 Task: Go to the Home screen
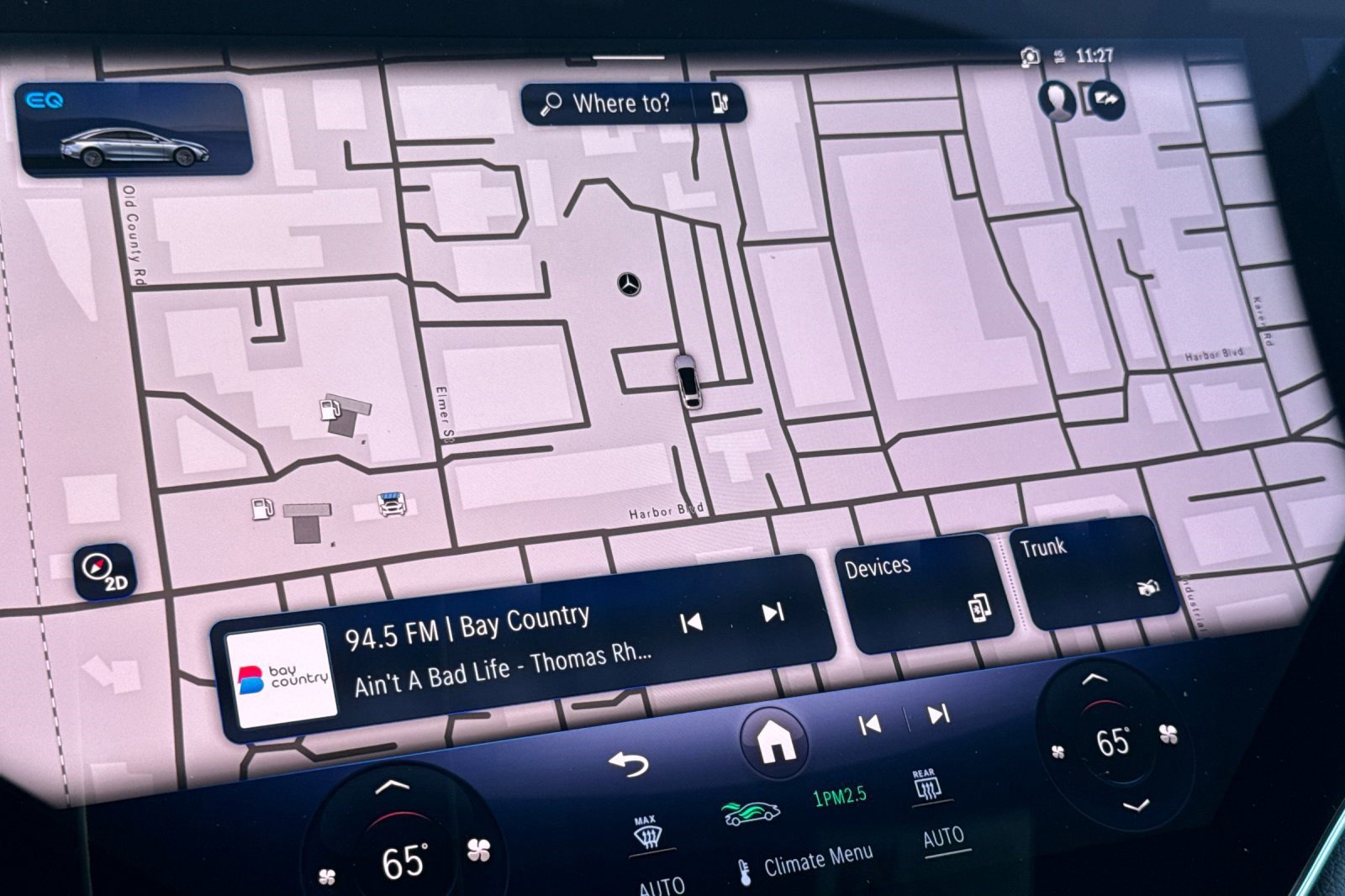(x=775, y=741)
